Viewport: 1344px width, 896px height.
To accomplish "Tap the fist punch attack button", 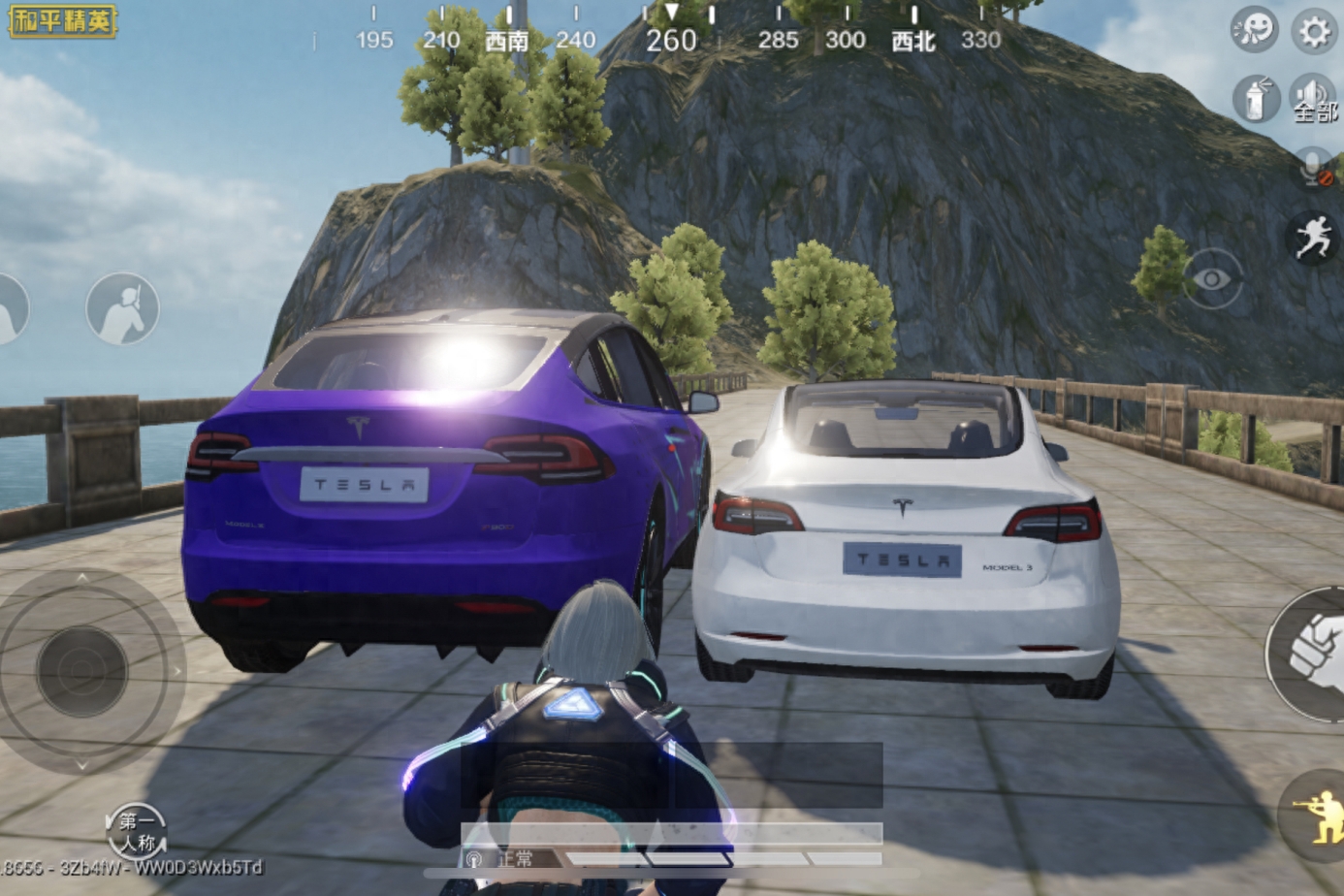I will pyautogui.click(x=1311, y=655).
